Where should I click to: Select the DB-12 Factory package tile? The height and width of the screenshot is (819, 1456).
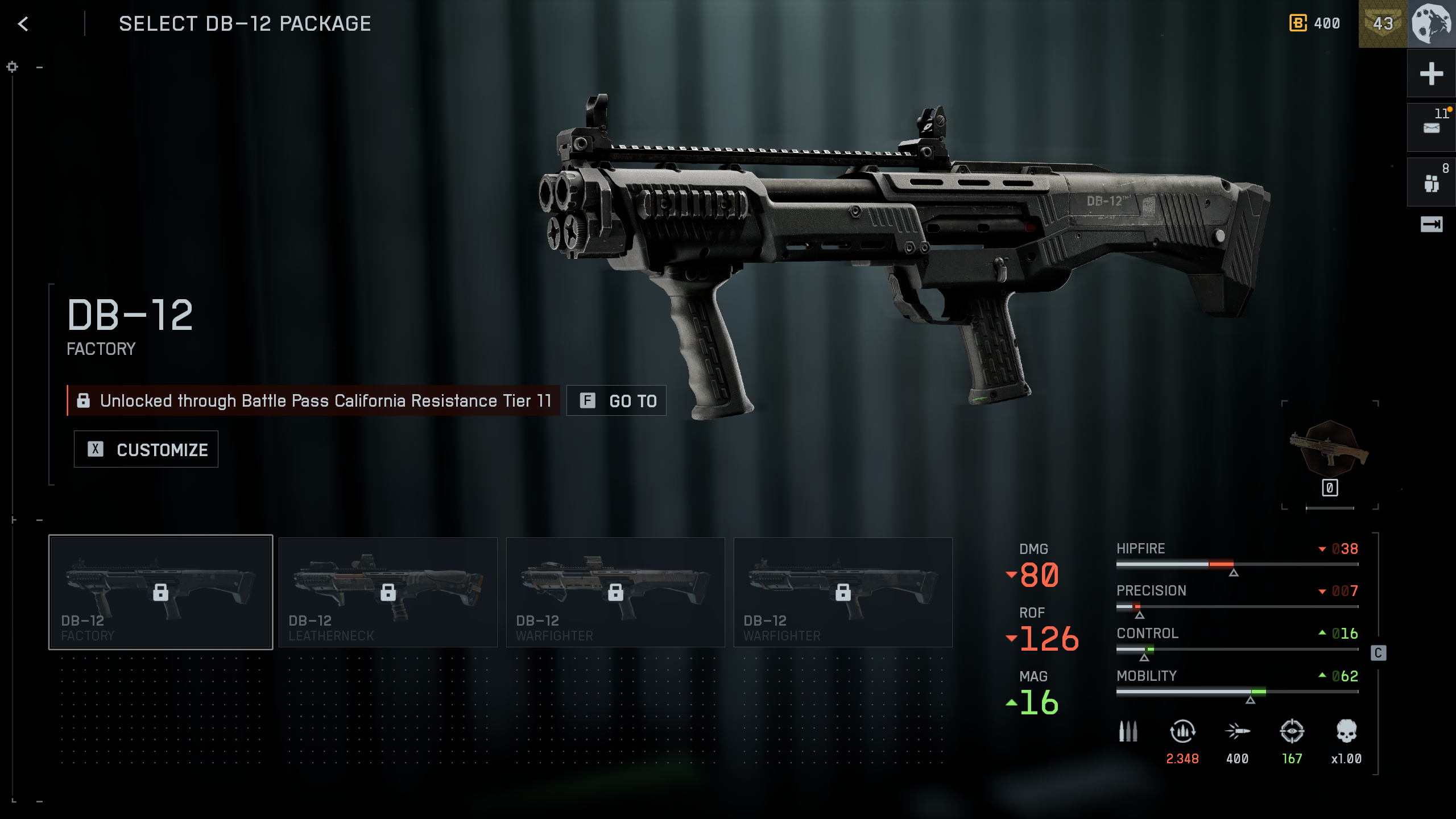161,592
